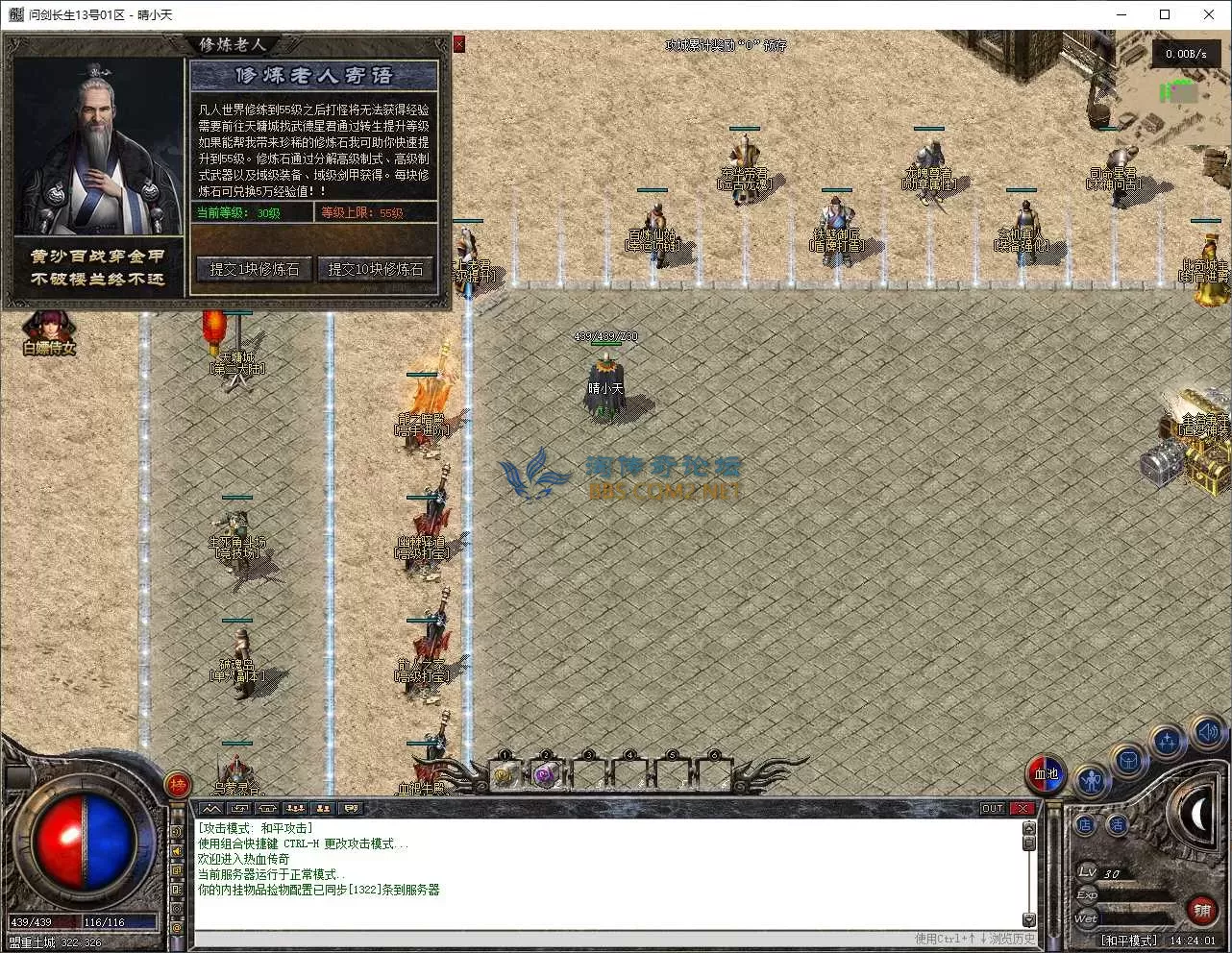Select the yellow scroll in hotbar slot 1
This screenshot has width=1232, height=953.
coord(505,774)
